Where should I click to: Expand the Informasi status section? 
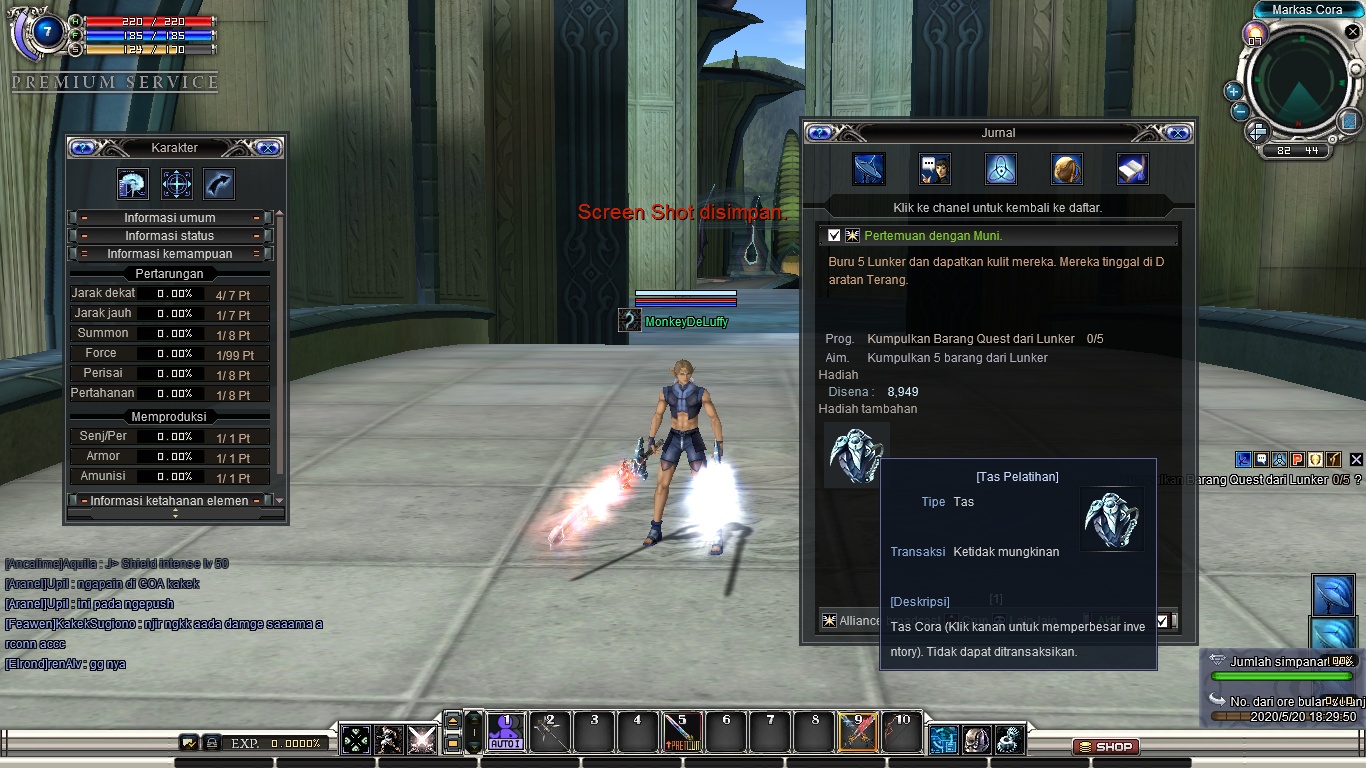point(170,237)
